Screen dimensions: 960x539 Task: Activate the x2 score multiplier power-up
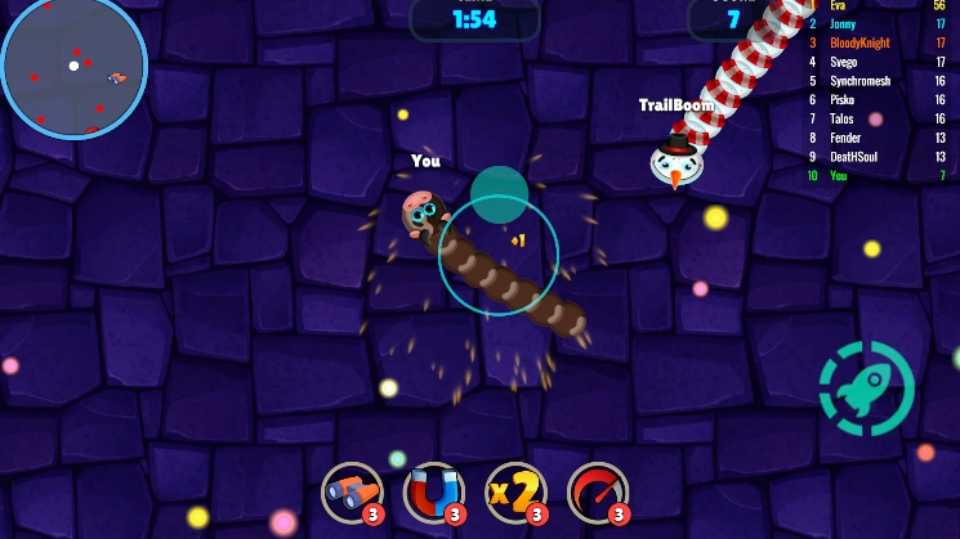[516, 492]
